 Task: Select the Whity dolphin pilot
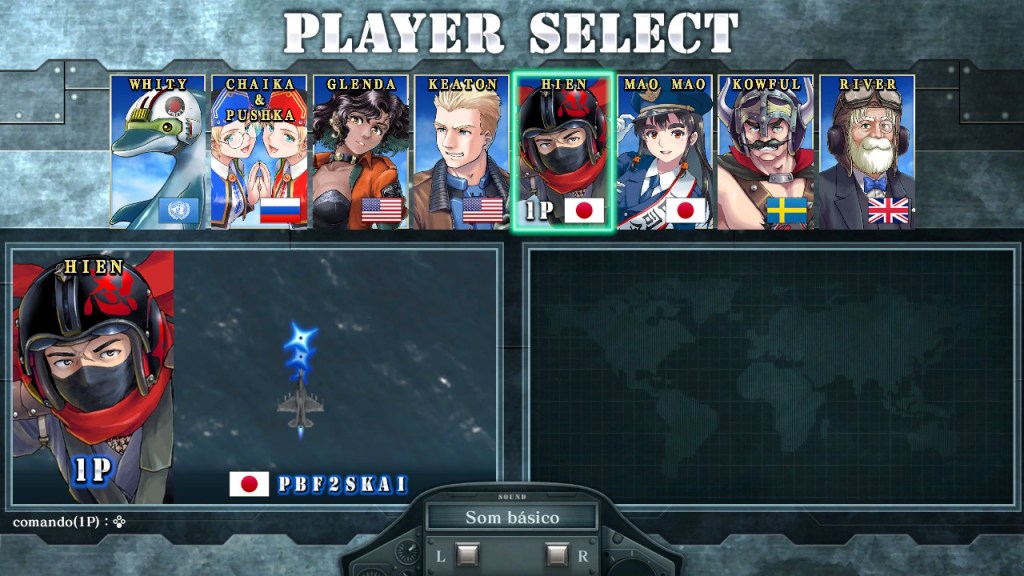157,152
